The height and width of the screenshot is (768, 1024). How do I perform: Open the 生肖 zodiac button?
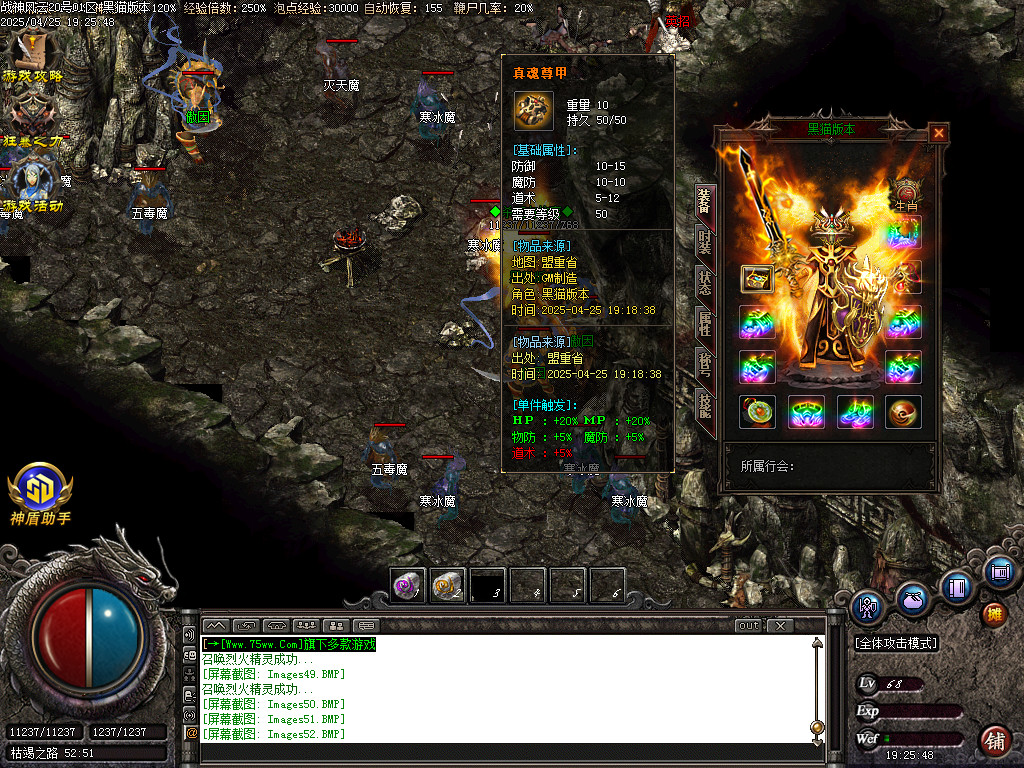(905, 194)
